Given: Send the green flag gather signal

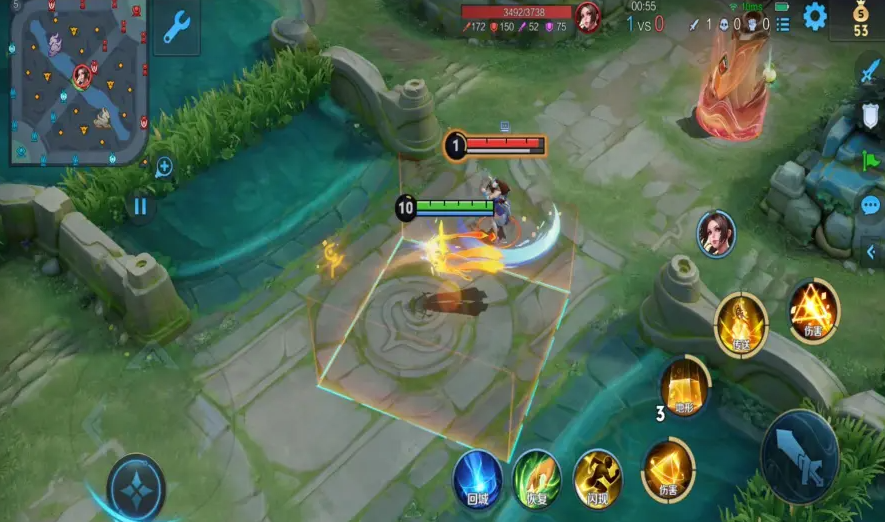Looking at the screenshot, I should 870,160.
